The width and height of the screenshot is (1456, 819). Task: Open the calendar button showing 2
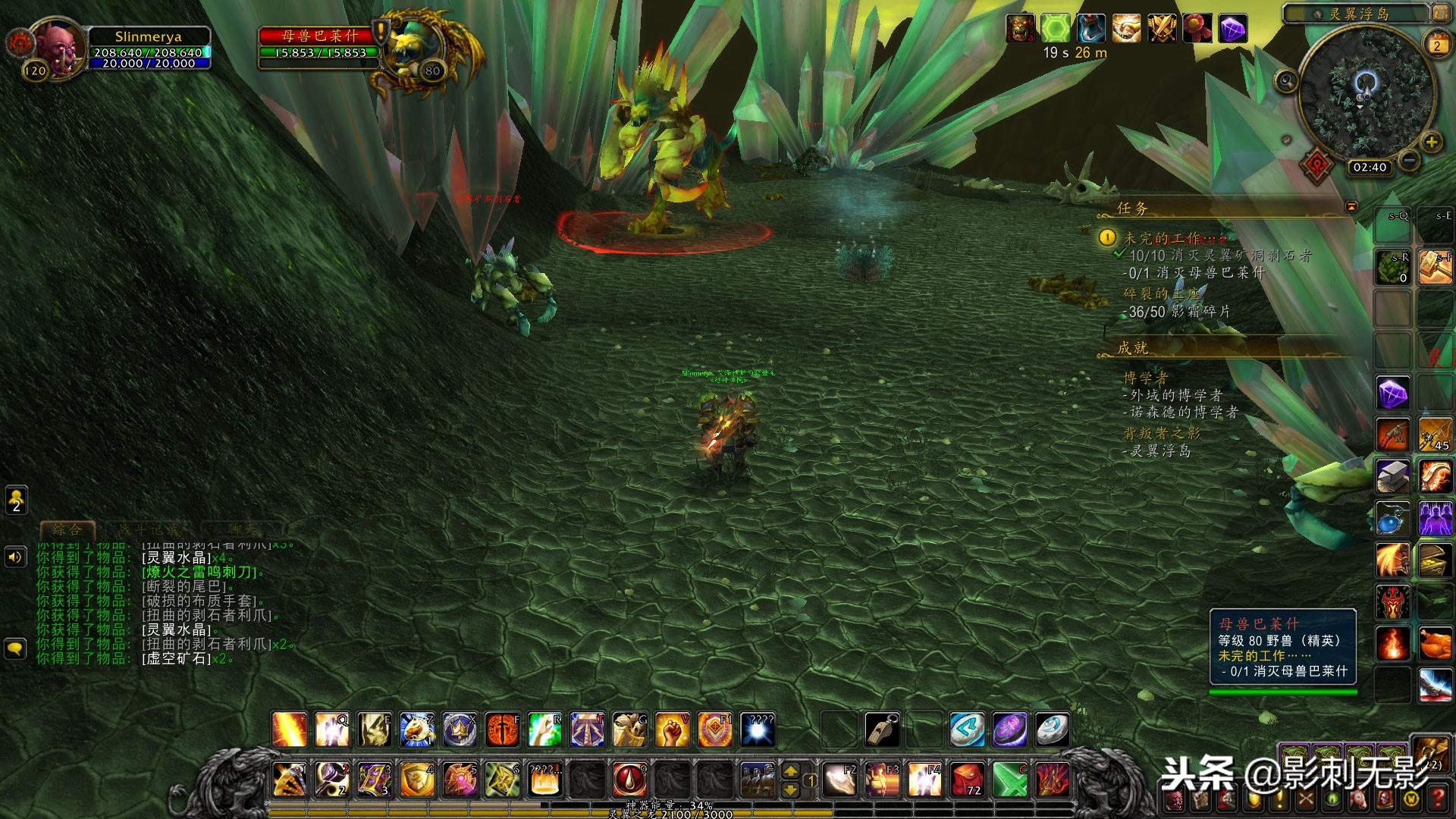click(1436, 45)
